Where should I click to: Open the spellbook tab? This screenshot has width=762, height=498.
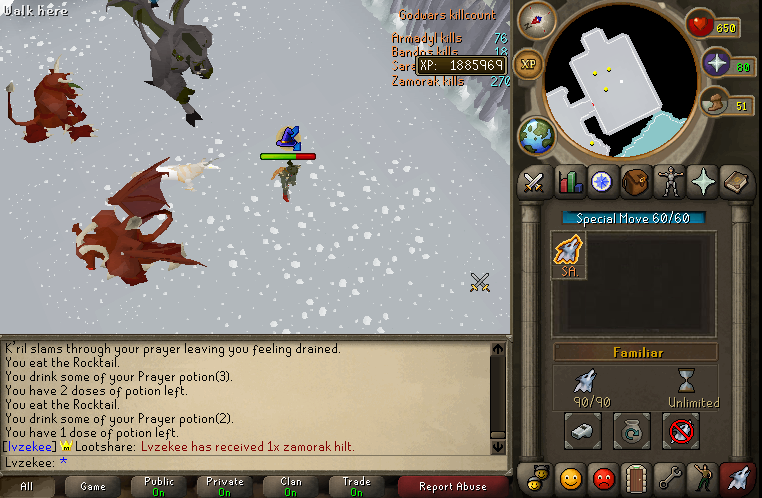737,182
